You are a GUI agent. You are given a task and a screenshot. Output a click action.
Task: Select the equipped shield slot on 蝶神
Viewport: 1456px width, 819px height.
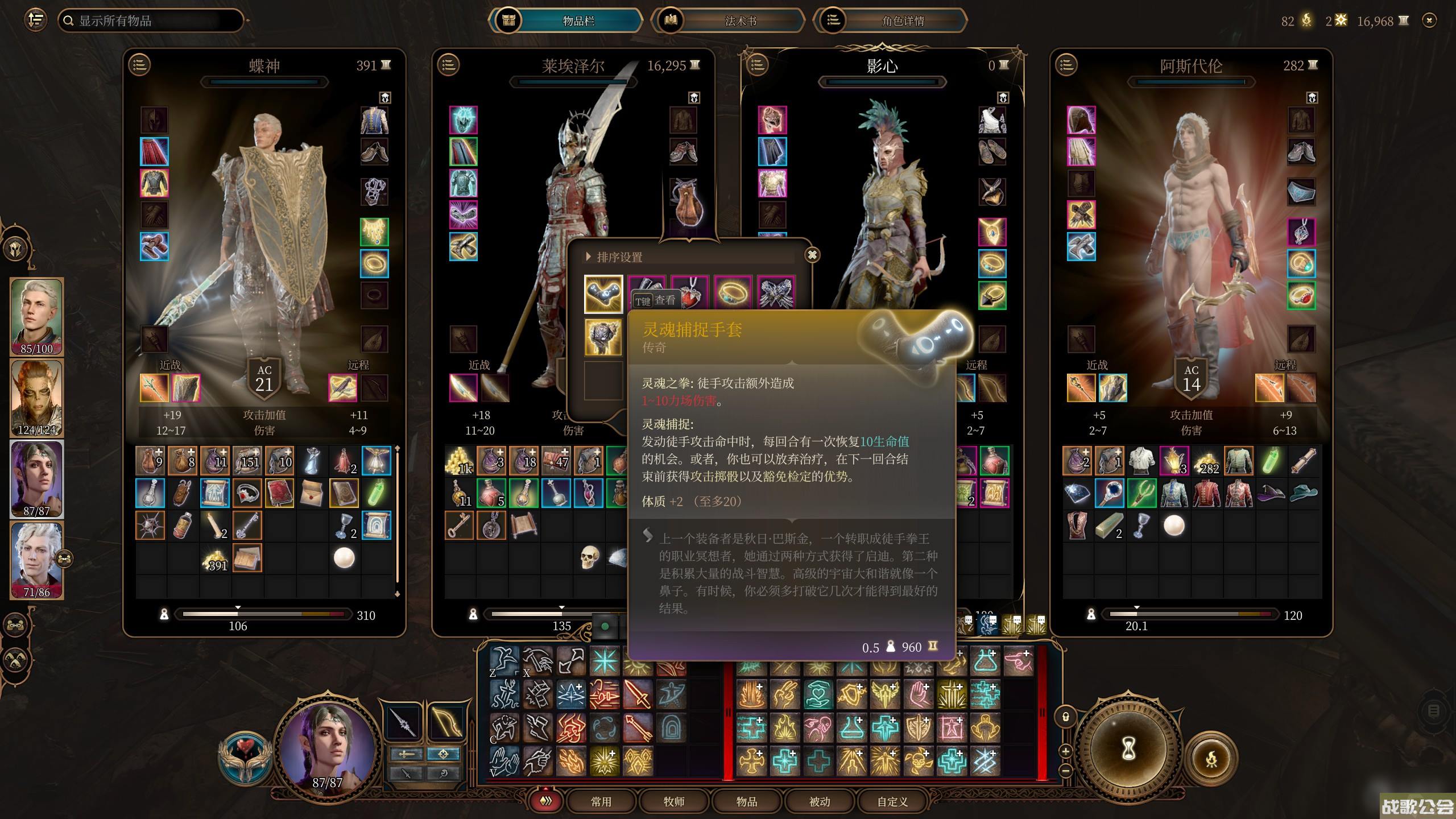pos(186,388)
